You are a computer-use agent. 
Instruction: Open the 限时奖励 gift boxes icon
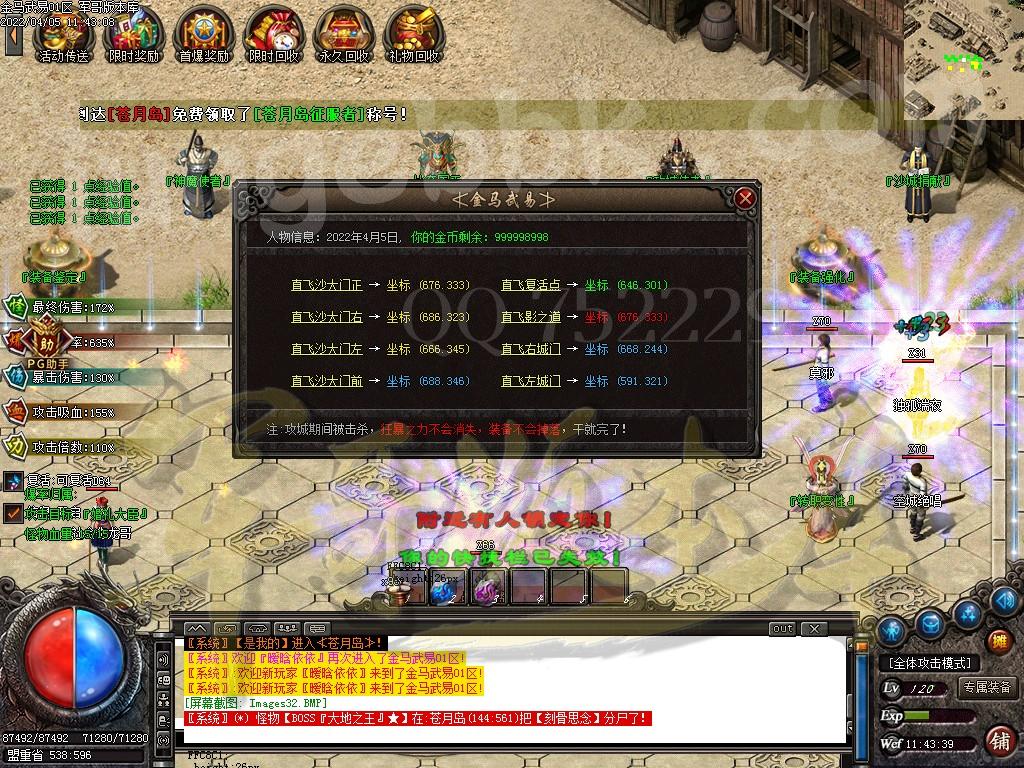(x=133, y=34)
